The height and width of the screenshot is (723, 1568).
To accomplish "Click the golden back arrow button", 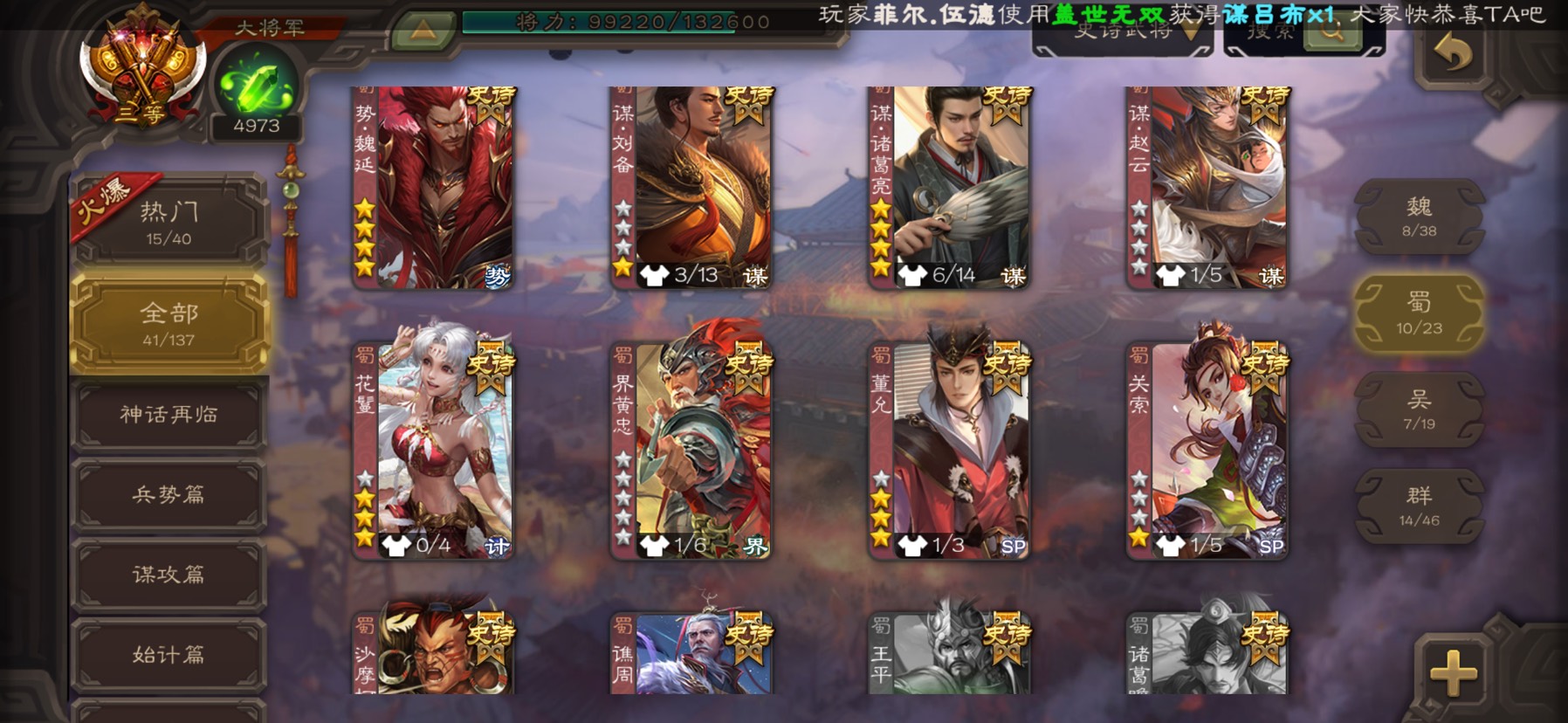I will click(1453, 56).
